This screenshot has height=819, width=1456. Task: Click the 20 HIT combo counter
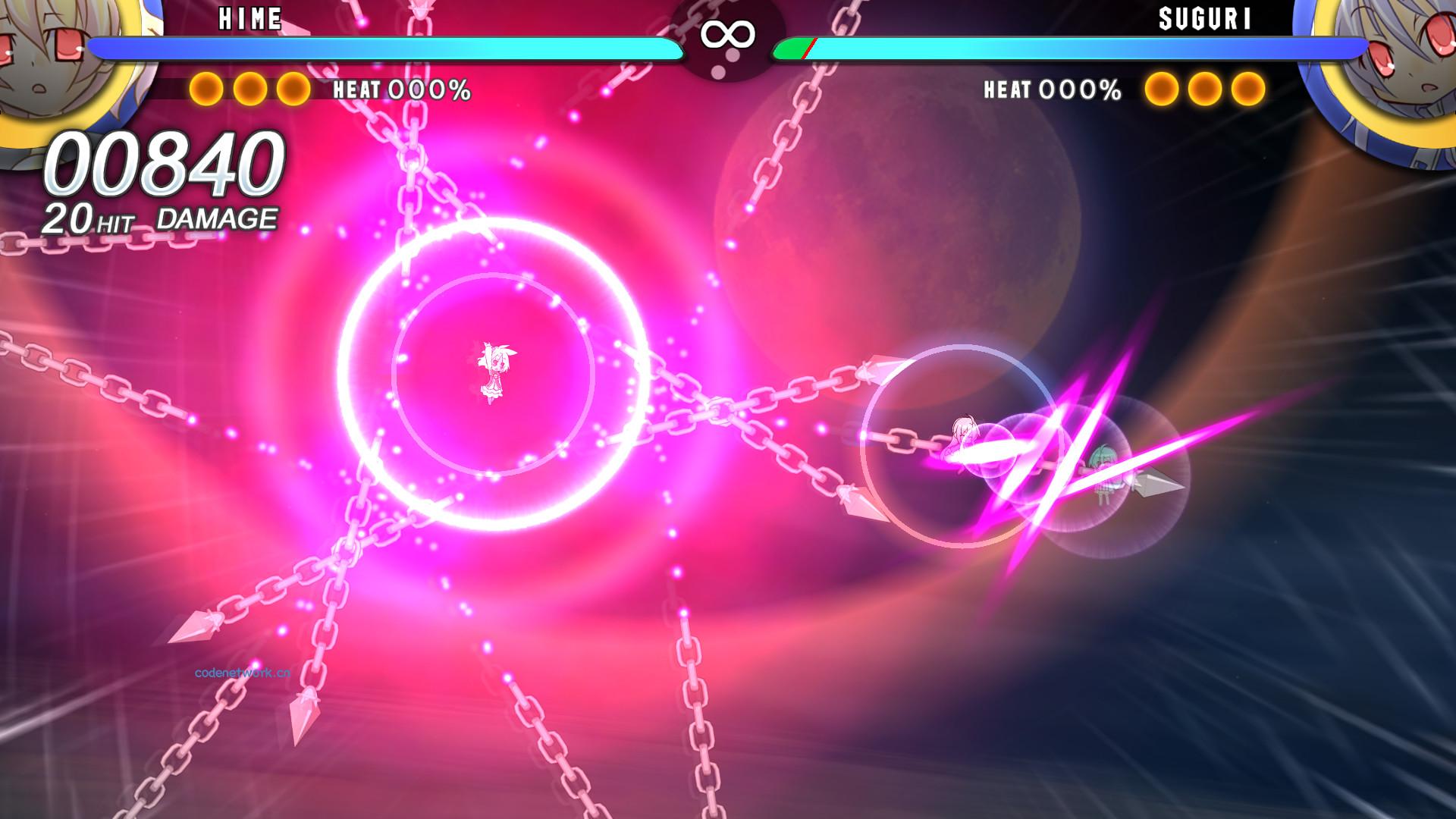89,219
